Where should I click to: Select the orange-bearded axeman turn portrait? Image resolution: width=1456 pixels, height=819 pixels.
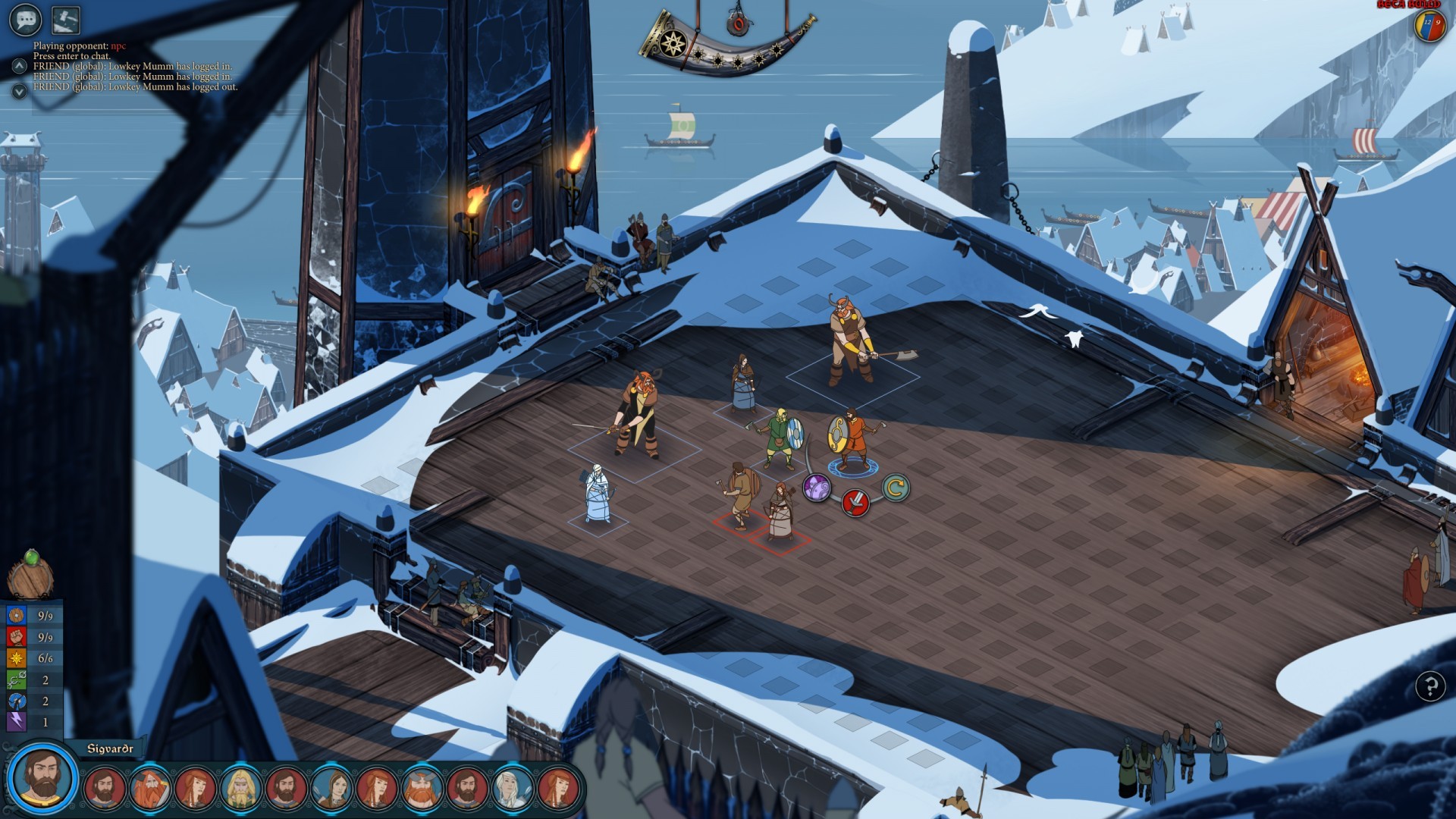click(149, 788)
